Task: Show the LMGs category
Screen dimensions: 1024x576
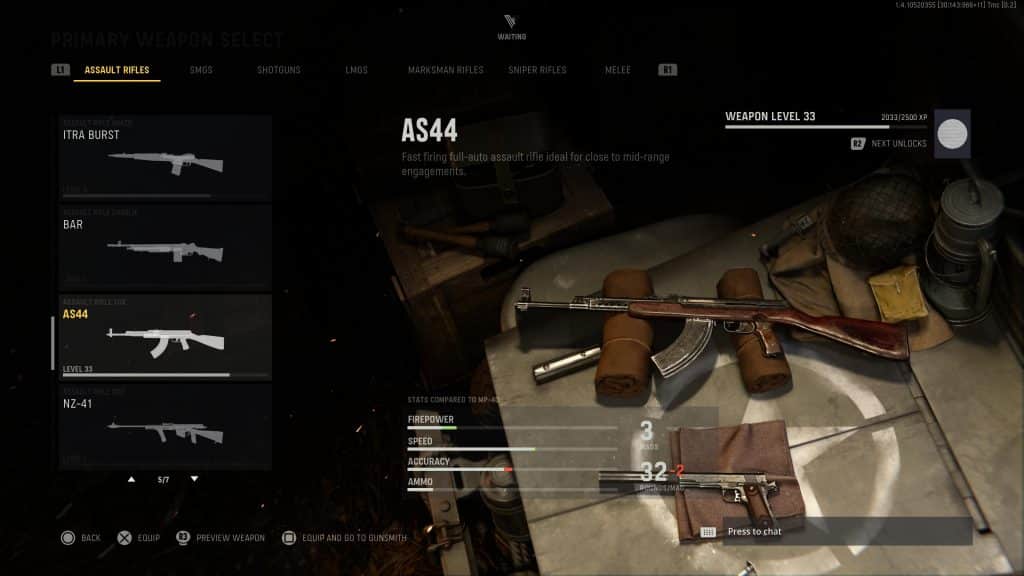Action: tap(355, 70)
